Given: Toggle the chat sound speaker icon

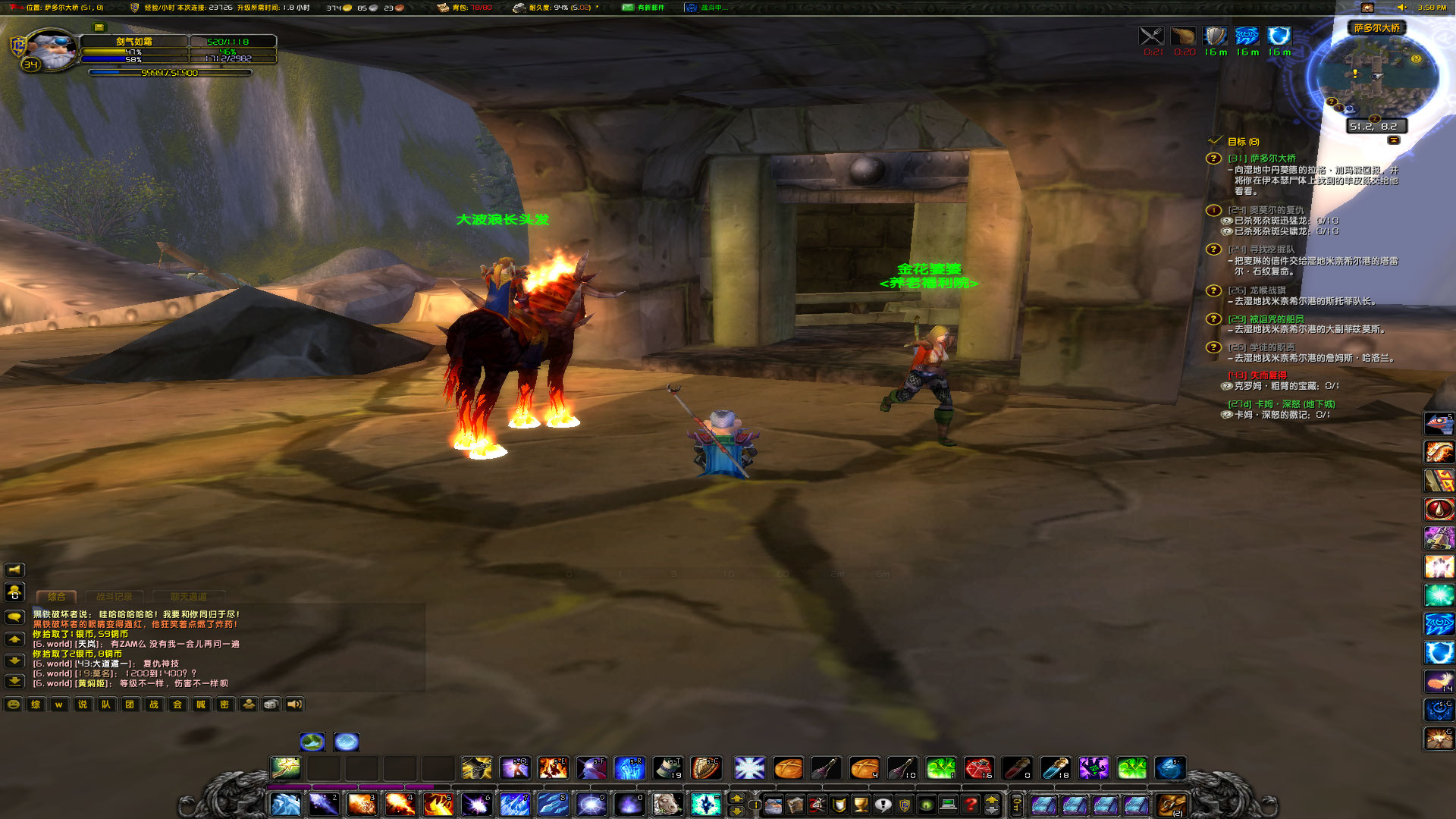Looking at the screenshot, I should tap(296, 704).
